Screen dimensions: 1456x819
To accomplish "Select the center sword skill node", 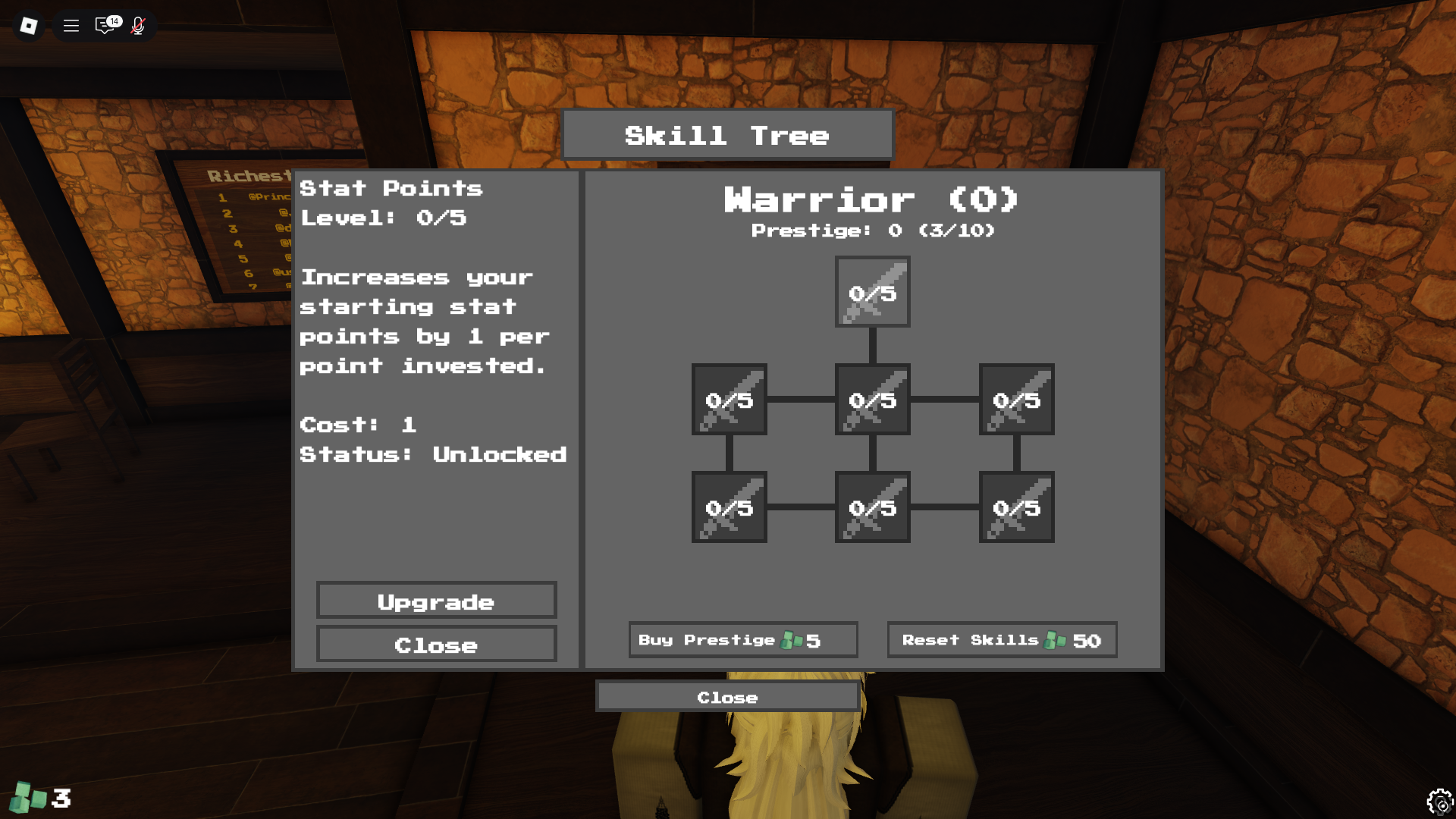I will point(872,400).
